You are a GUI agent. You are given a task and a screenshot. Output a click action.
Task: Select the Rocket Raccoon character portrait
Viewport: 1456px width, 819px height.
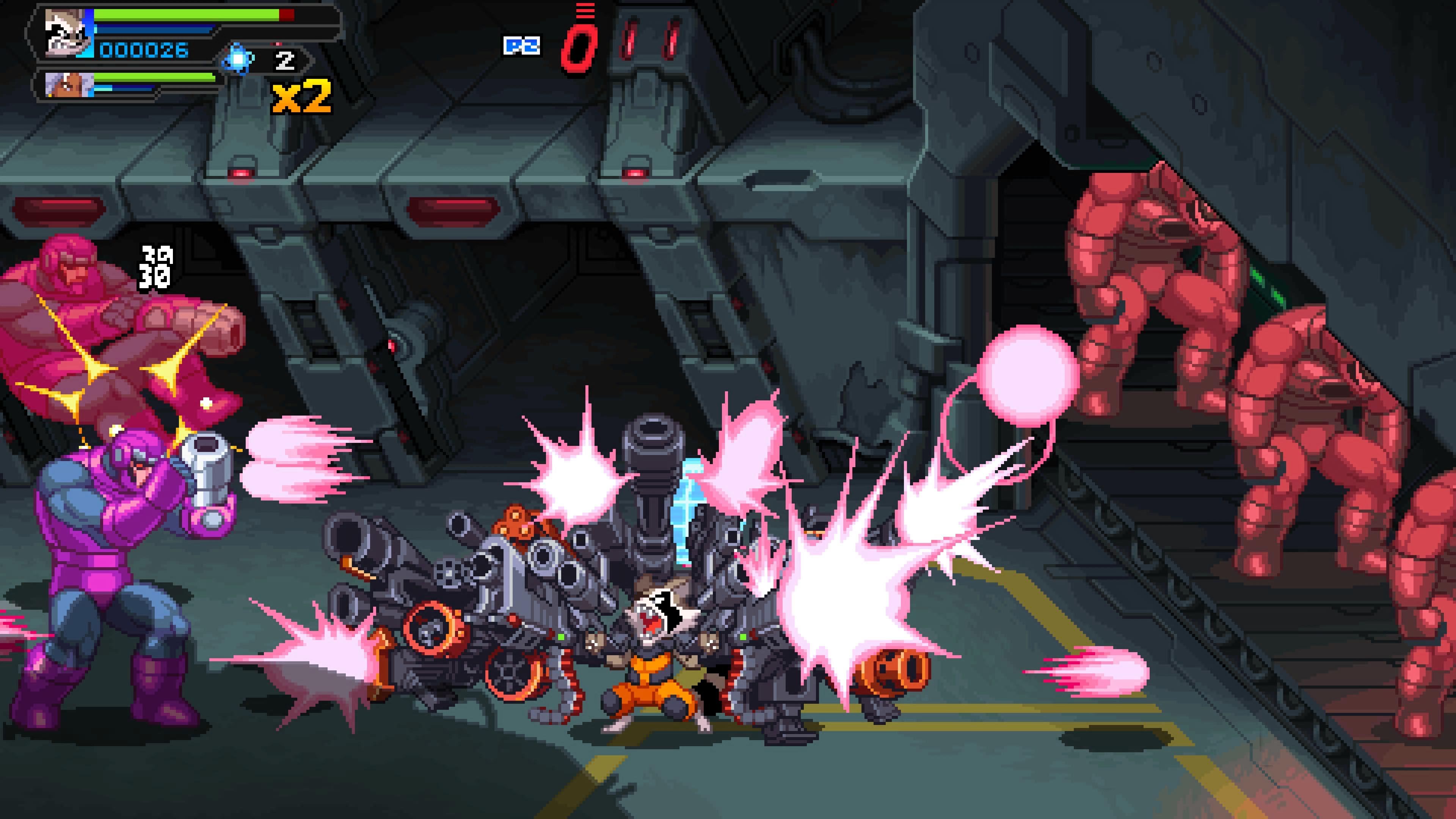click(x=67, y=33)
